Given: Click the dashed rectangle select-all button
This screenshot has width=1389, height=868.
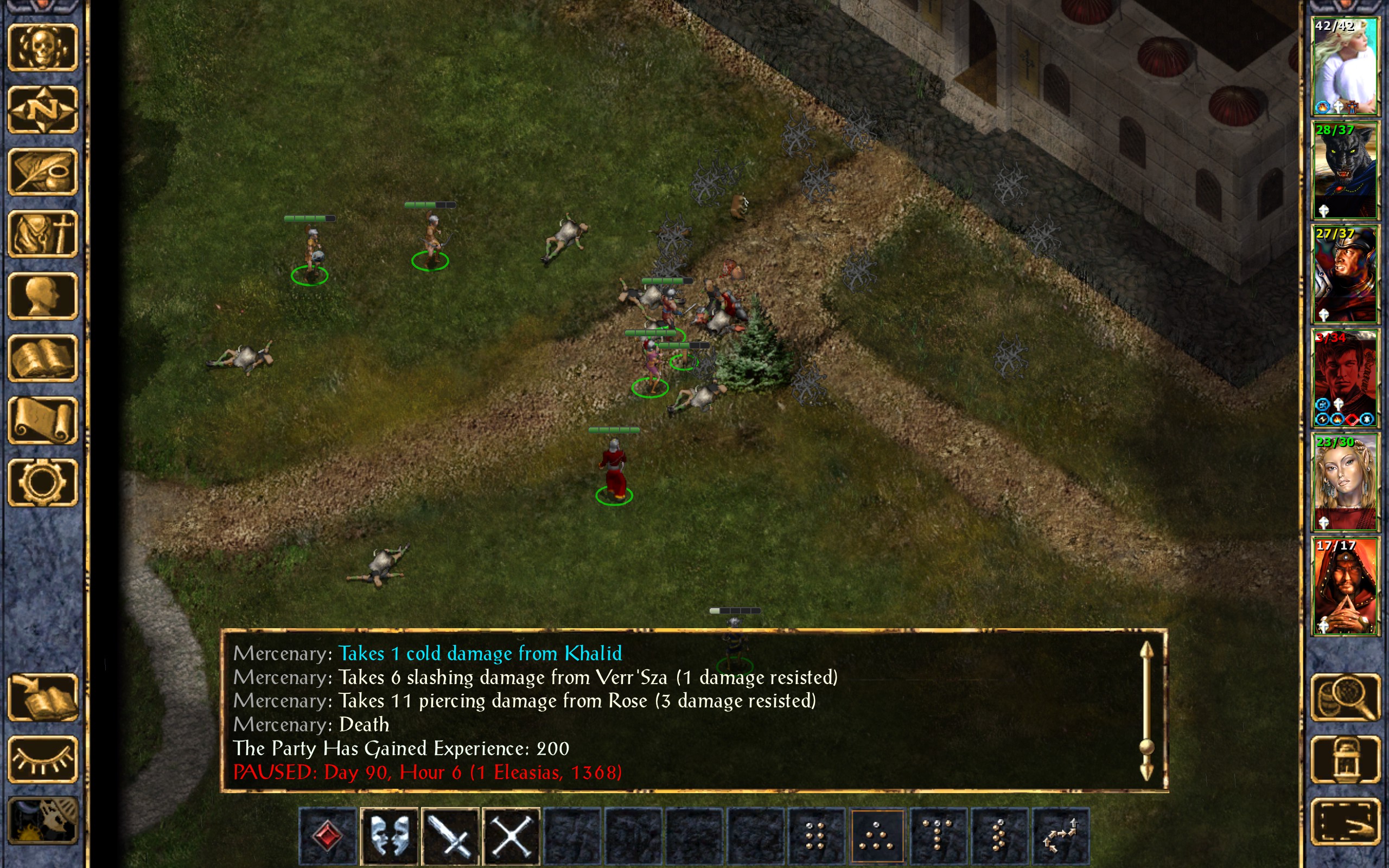Looking at the screenshot, I should click(1345, 821).
